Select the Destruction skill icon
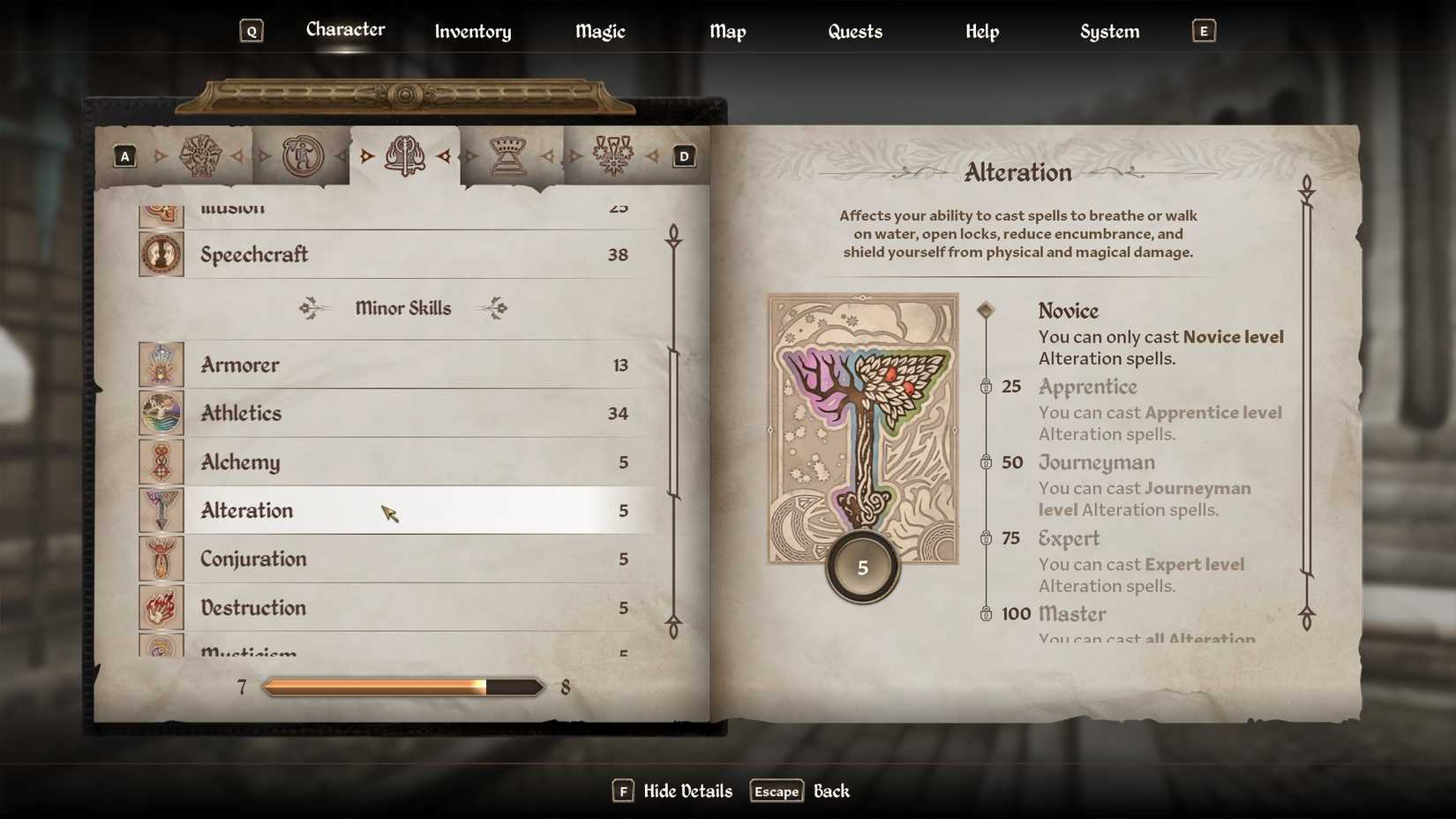 [161, 607]
